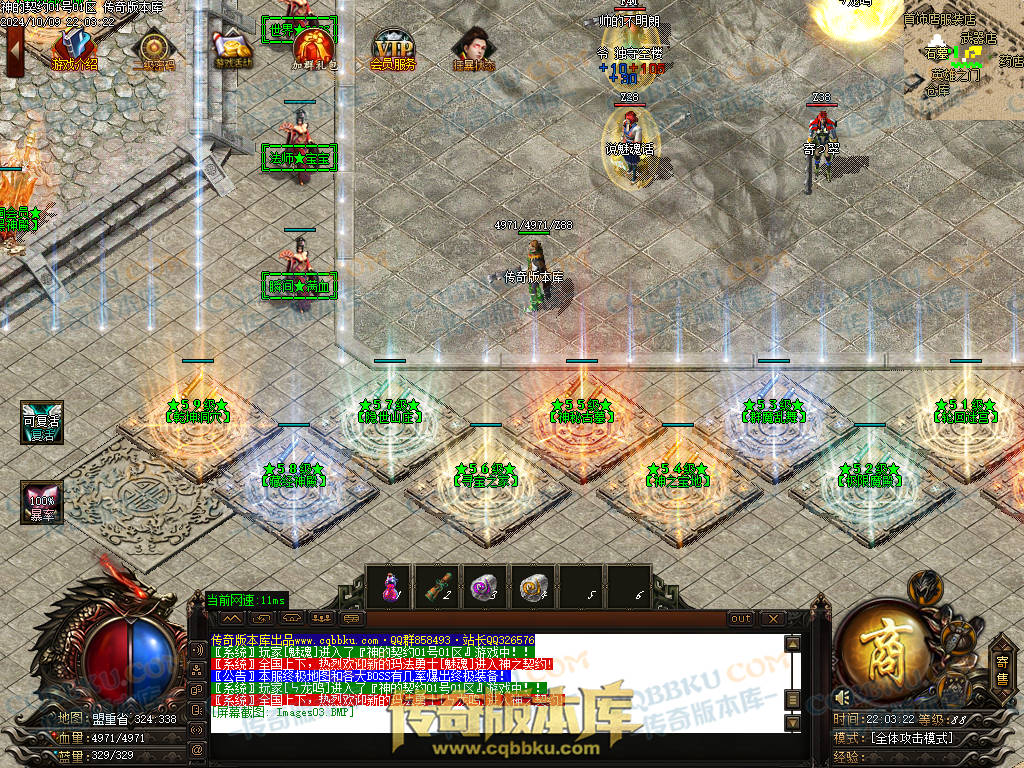Use the white scroll in hotbar slot 4
Viewport: 1024px width, 768px height.
click(532, 587)
